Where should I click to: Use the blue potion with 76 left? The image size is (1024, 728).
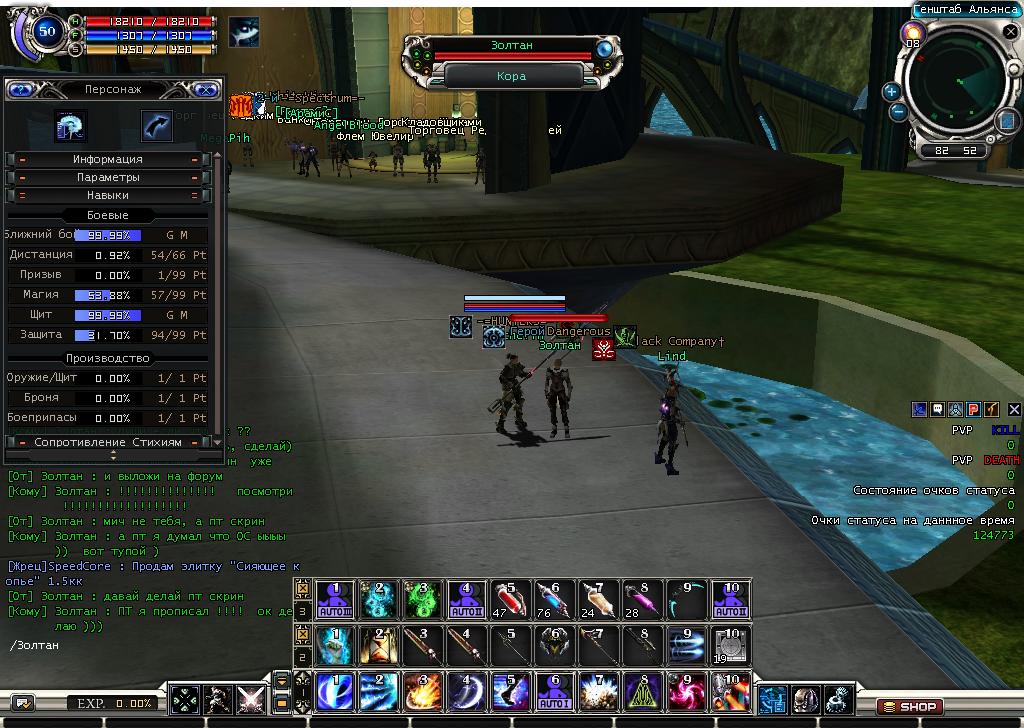click(555, 599)
